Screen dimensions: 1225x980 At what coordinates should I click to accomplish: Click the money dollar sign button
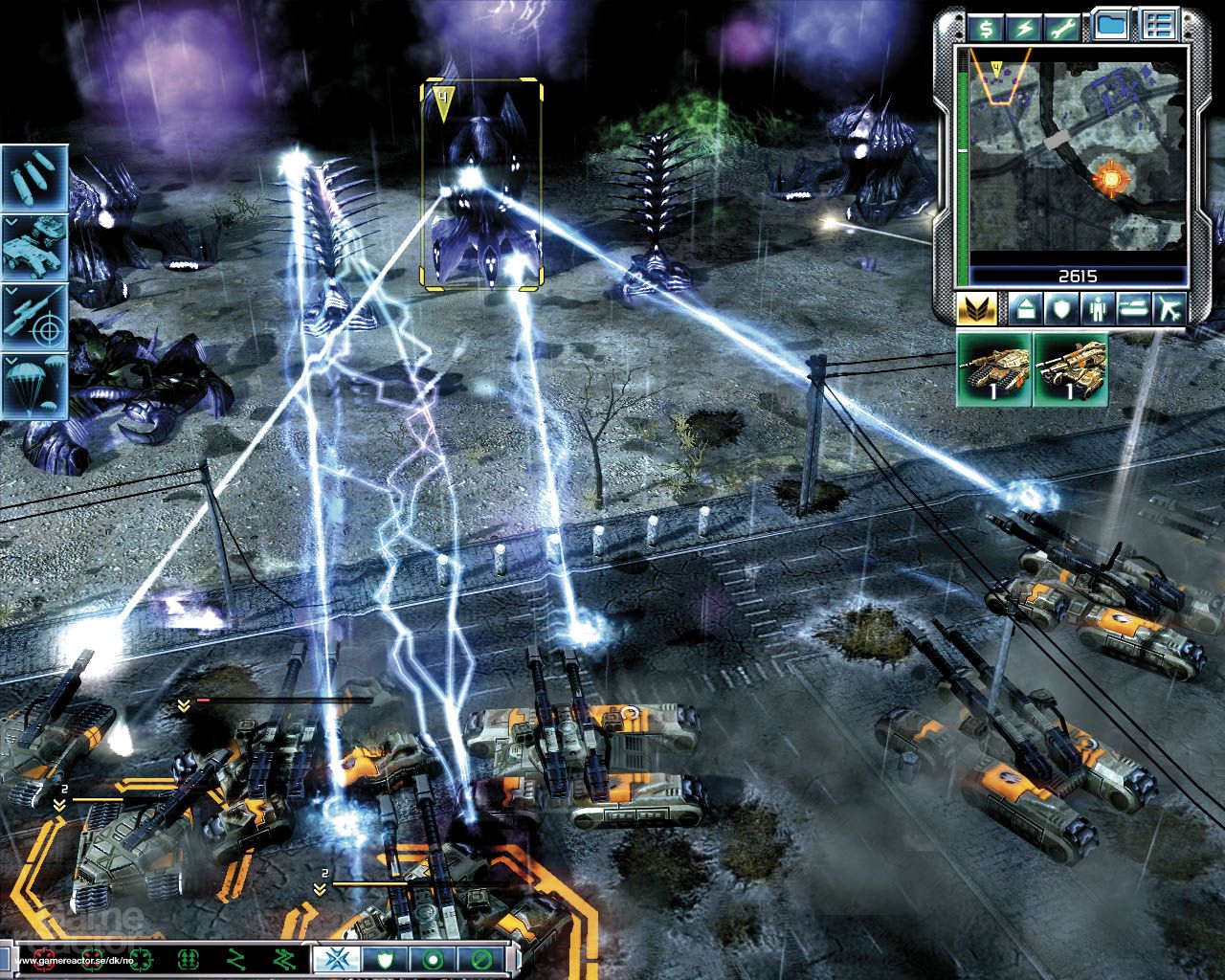click(x=986, y=27)
